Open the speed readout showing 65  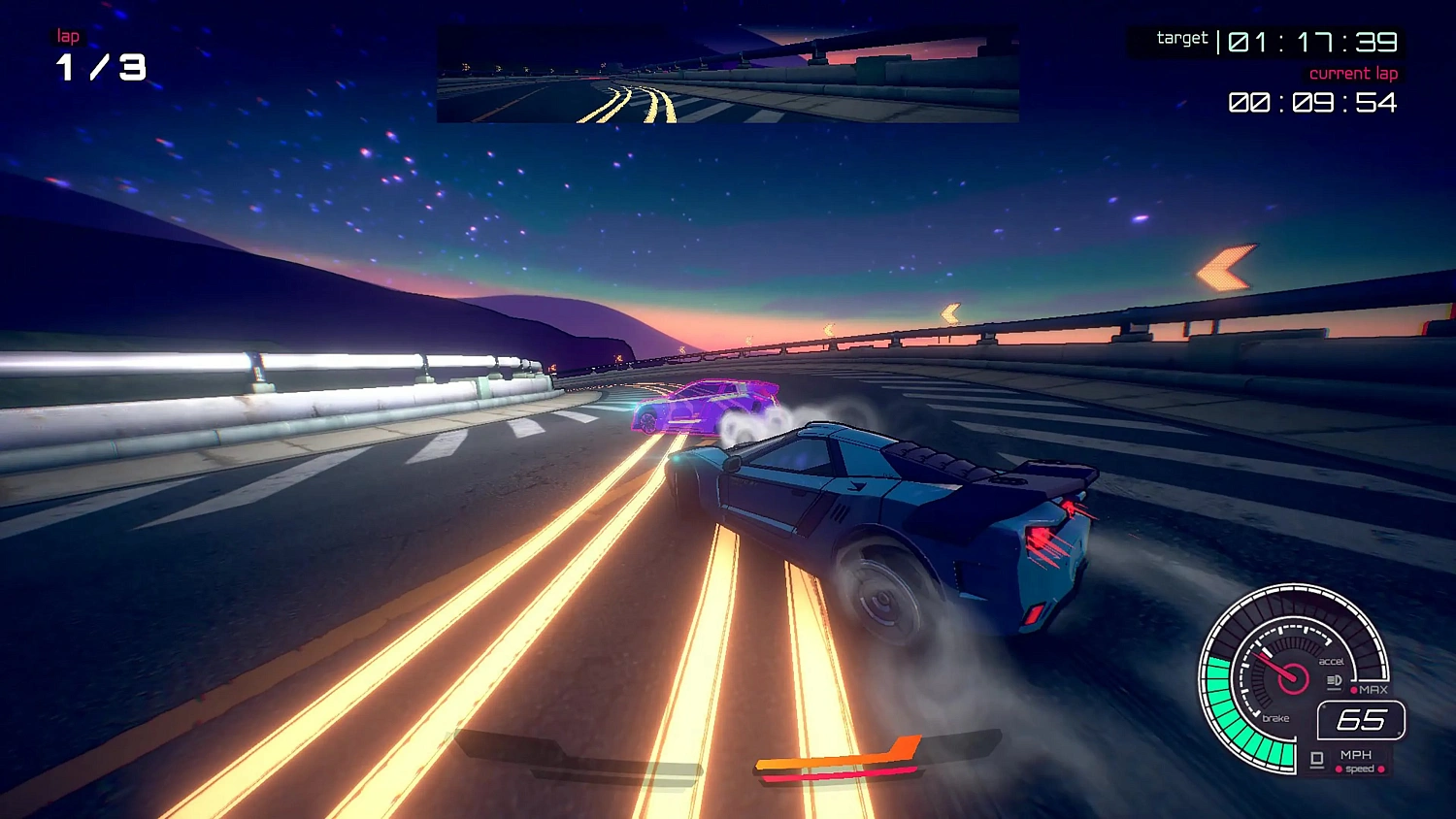[x=1362, y=719]
